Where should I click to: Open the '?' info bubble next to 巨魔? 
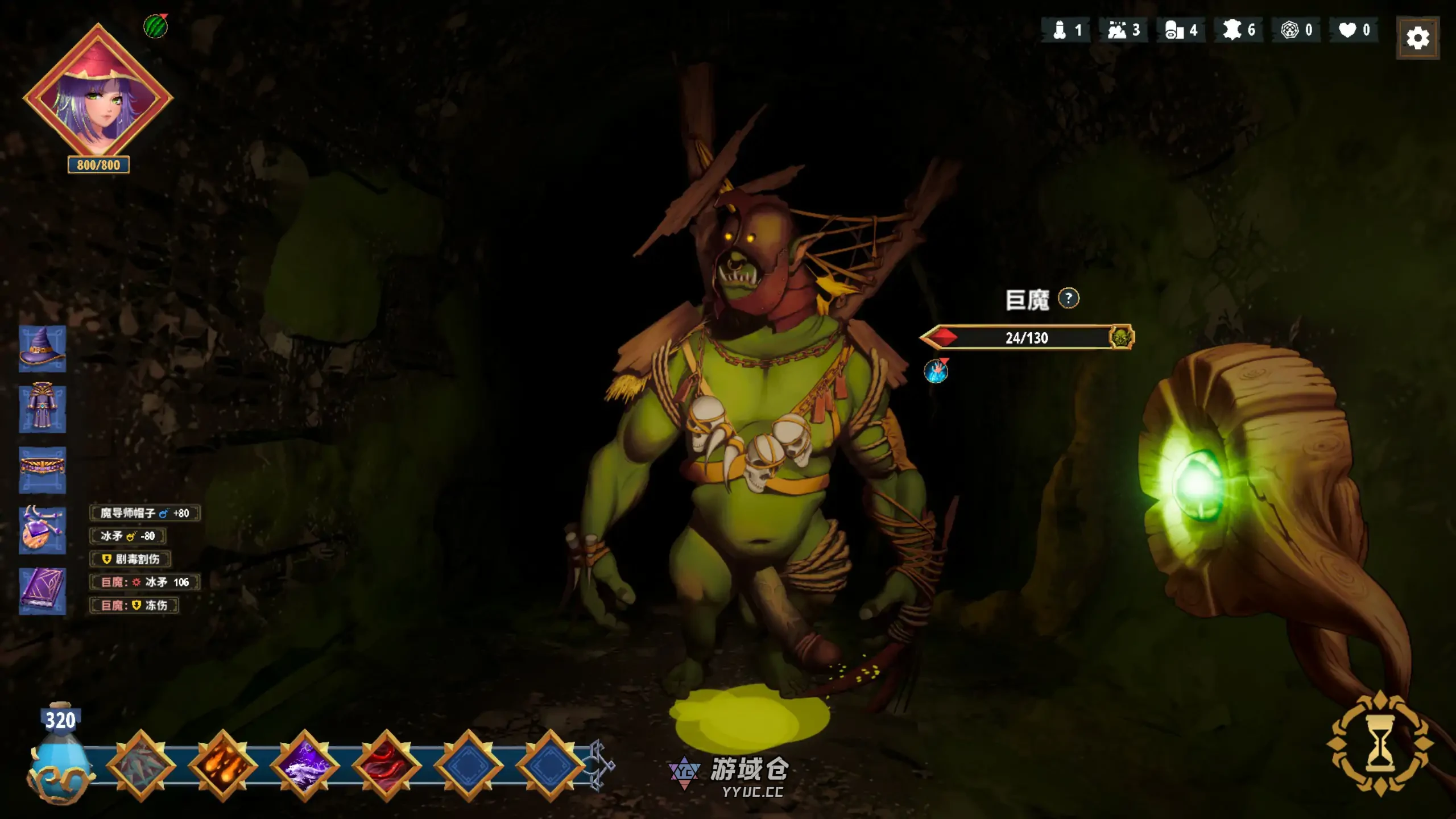(x=1068, y=299)
